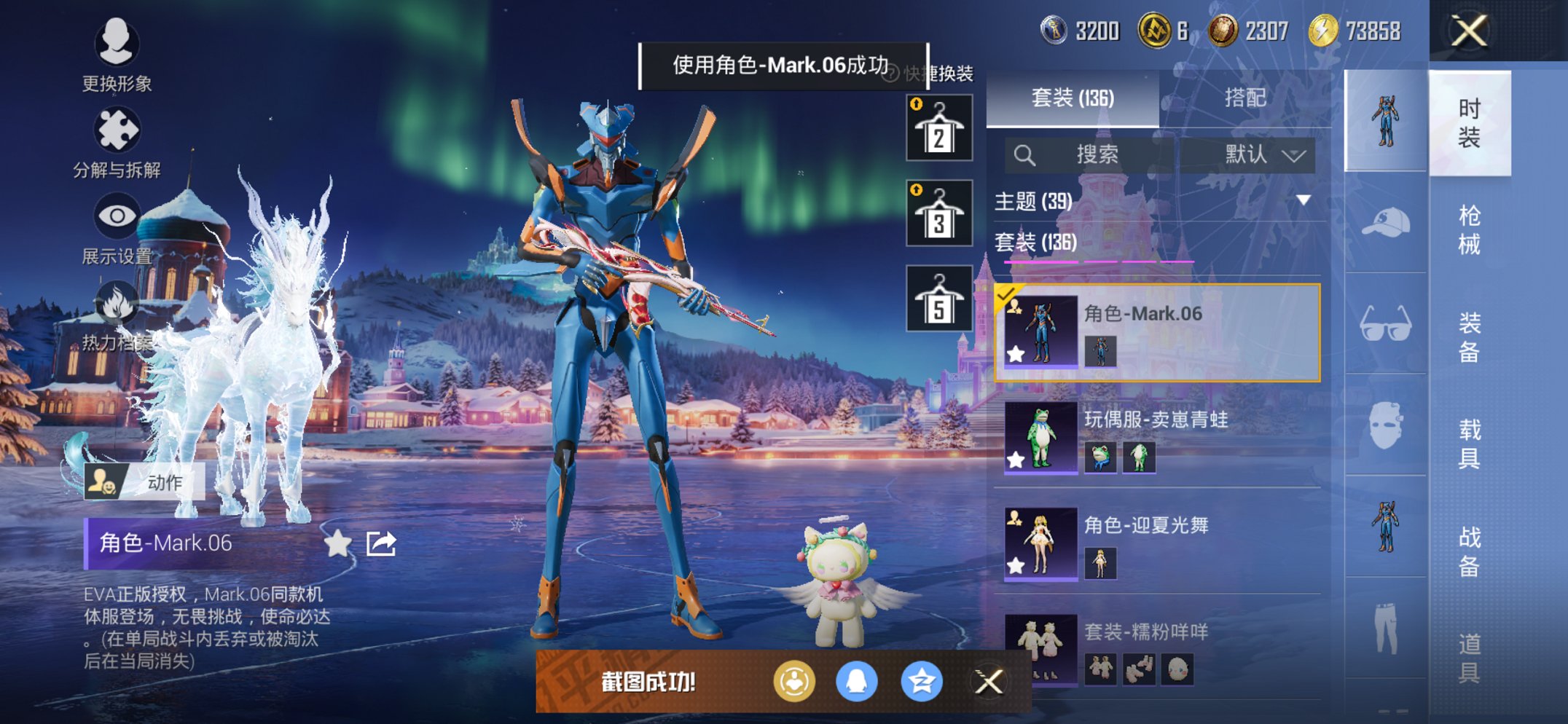This screenshot has height=724, width=1568.
Task: Toggle the favorite star beside 角色-Mark.06
Action: click(x=338, y=543)
